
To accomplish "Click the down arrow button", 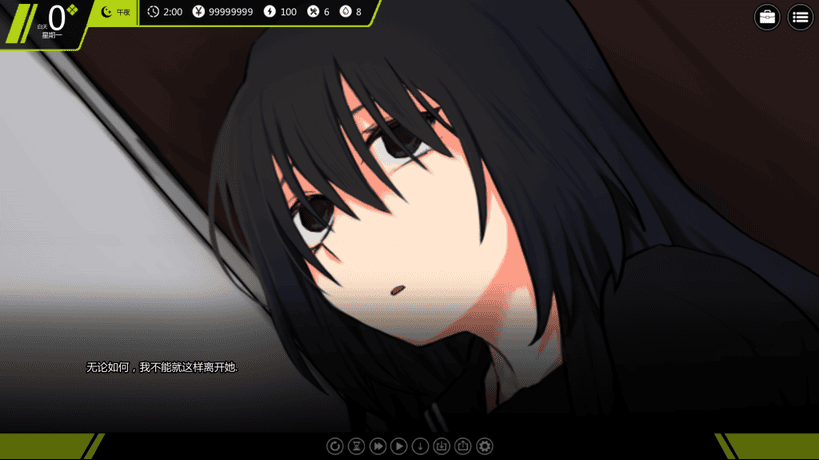I will pos(420,446).
